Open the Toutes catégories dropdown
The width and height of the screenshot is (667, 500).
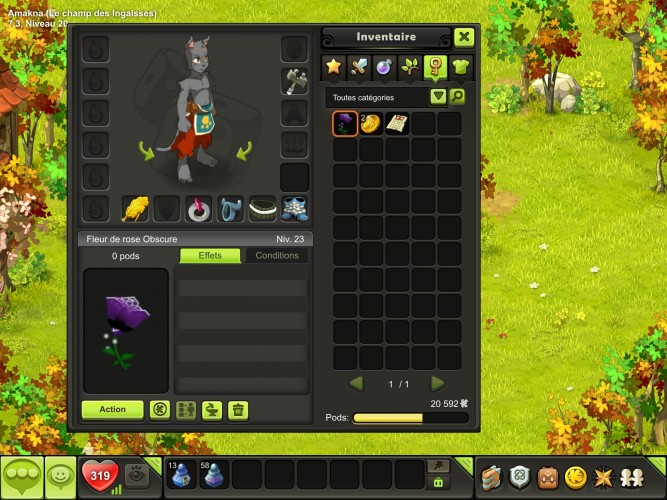pos(438,97)
